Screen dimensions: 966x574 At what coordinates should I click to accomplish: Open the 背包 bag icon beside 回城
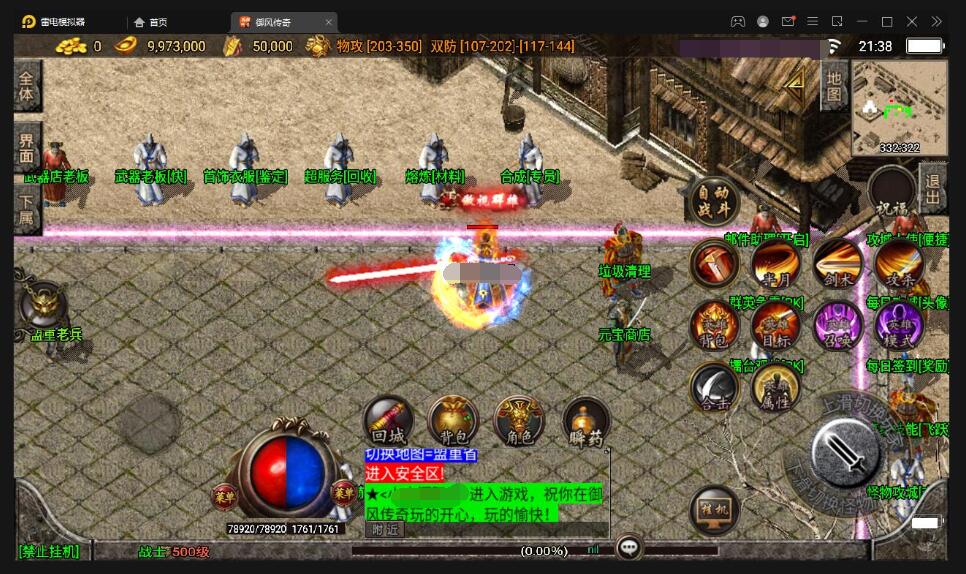point(453,421)
